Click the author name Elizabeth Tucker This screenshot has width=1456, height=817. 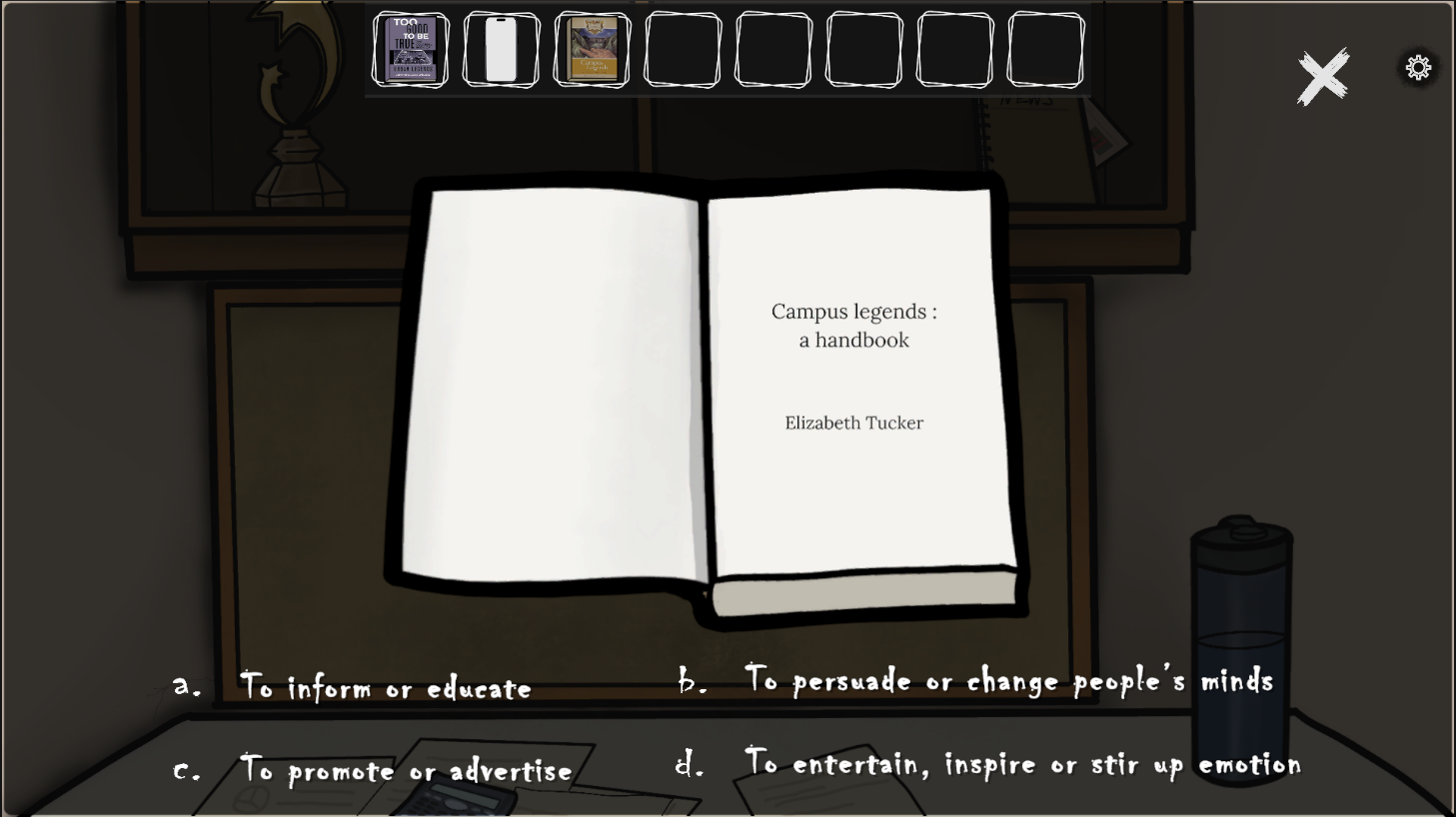pos(853,422)
